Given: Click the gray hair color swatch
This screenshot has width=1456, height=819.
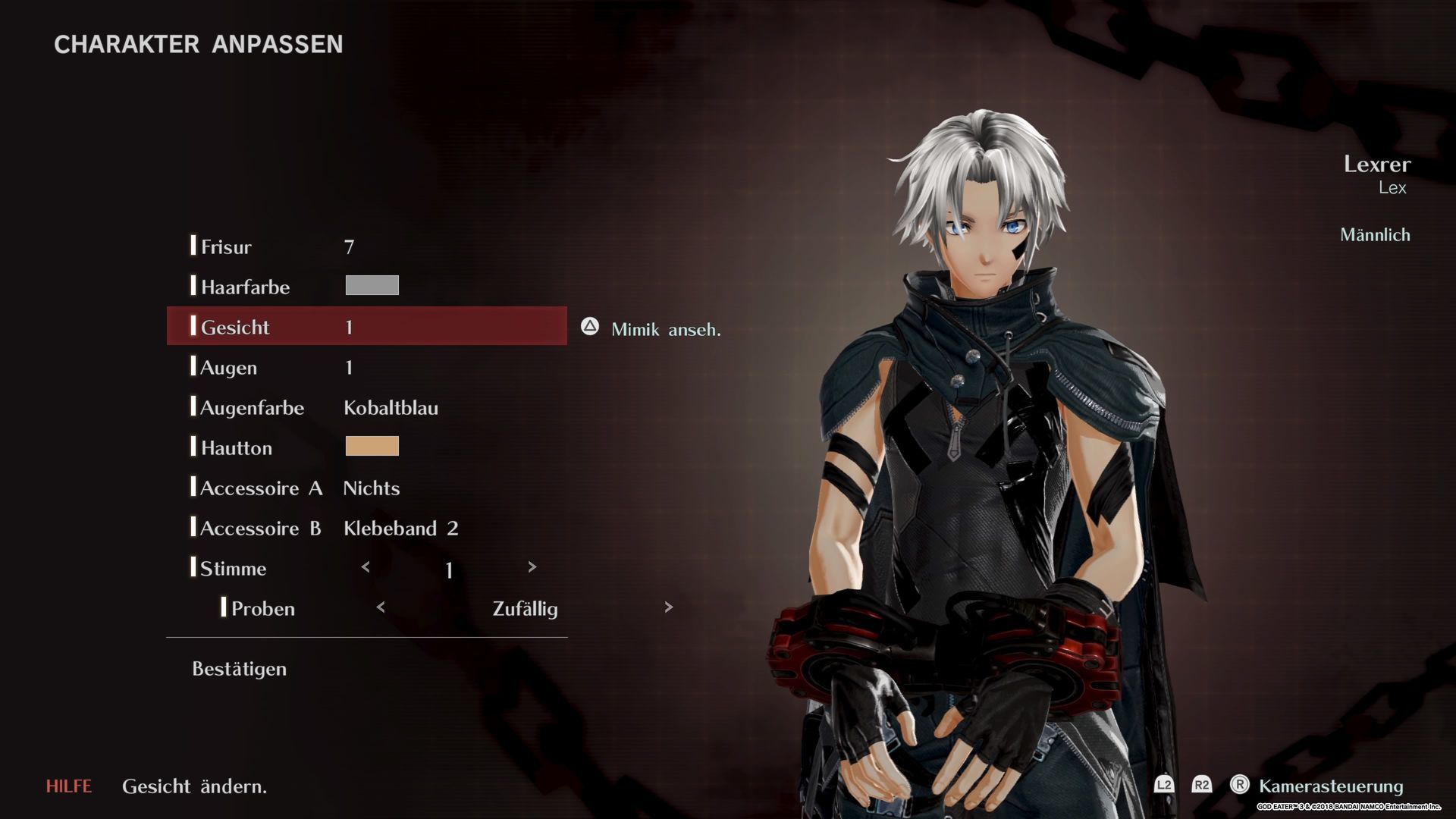Looking at the screenshot, I should 372,285.
